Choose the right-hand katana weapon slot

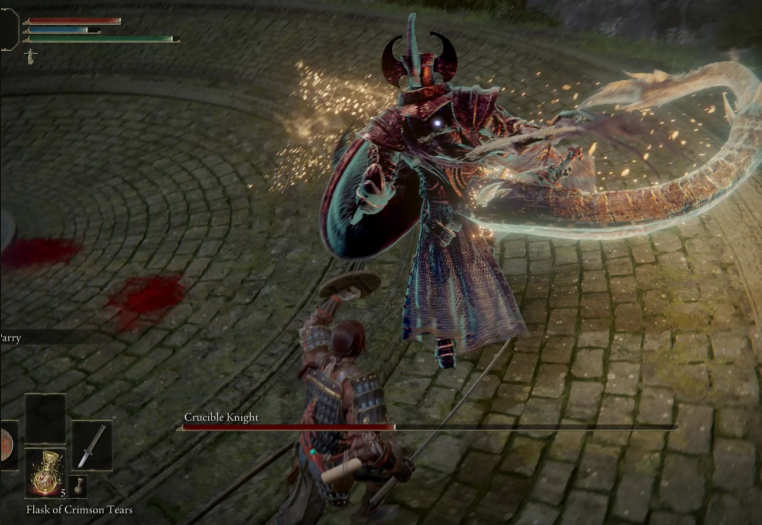92,445
